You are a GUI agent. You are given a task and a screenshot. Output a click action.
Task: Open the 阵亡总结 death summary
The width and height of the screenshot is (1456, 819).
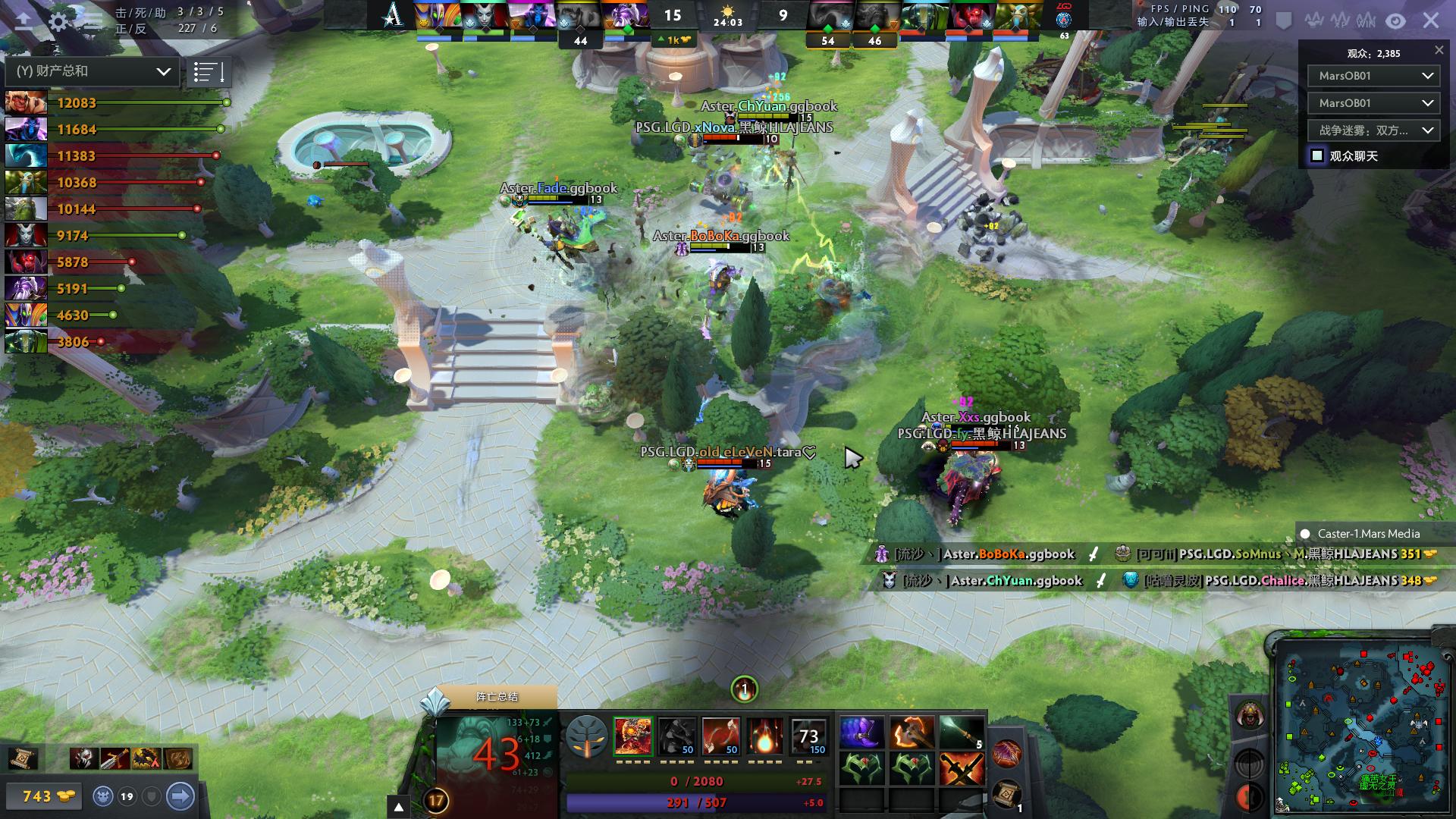(497, 697)
